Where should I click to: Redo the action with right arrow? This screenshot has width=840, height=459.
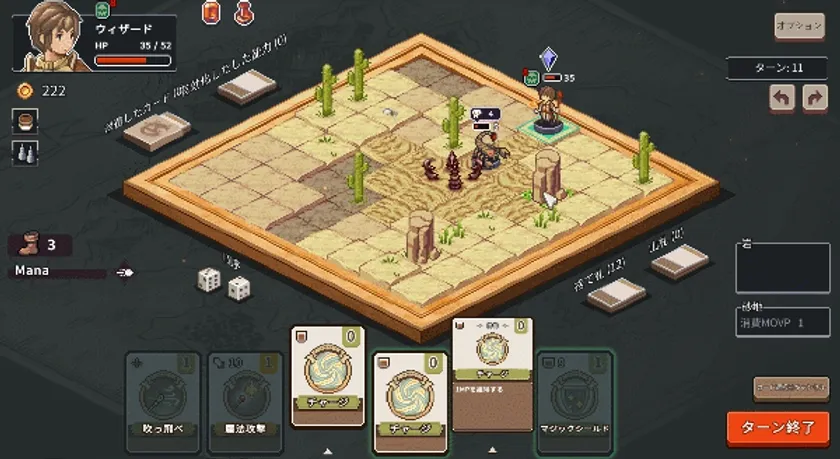[814, 98]
